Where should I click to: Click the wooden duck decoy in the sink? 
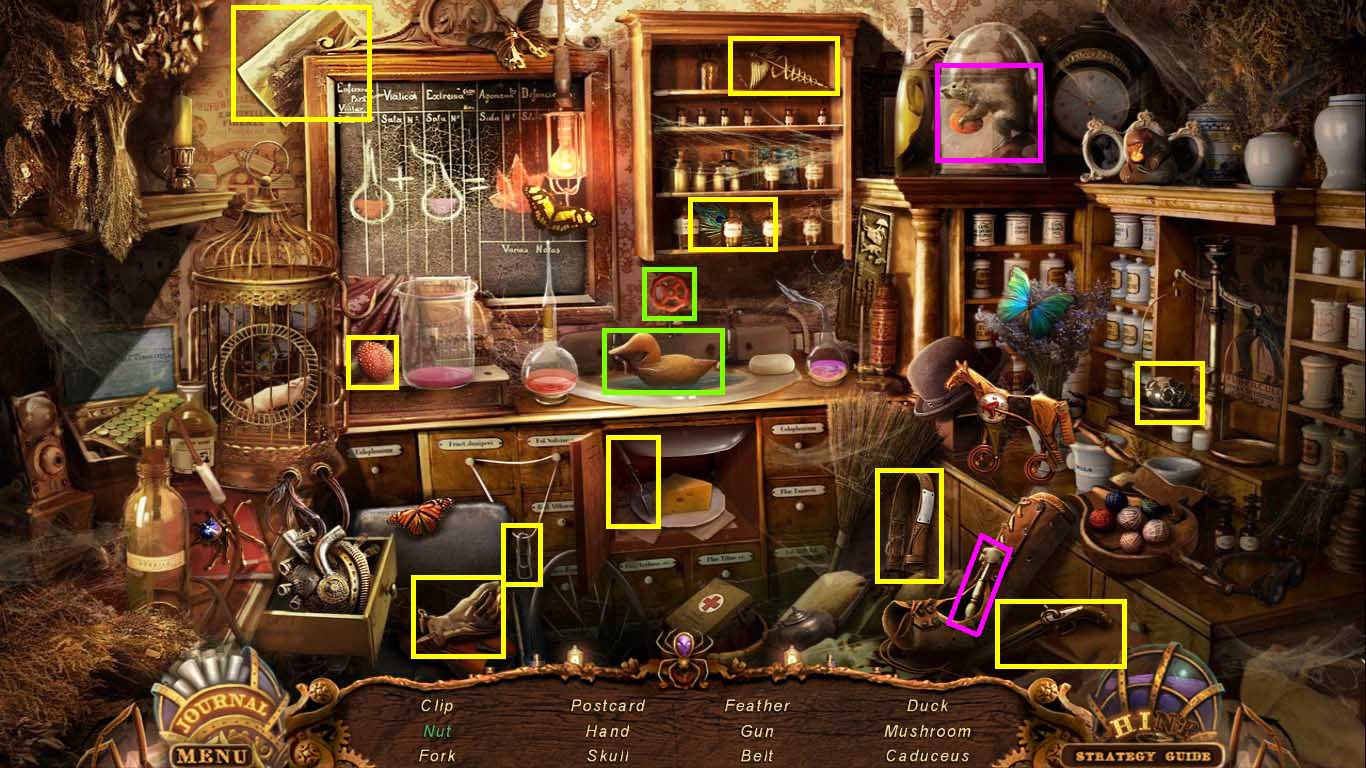click(x=663, y=362)
